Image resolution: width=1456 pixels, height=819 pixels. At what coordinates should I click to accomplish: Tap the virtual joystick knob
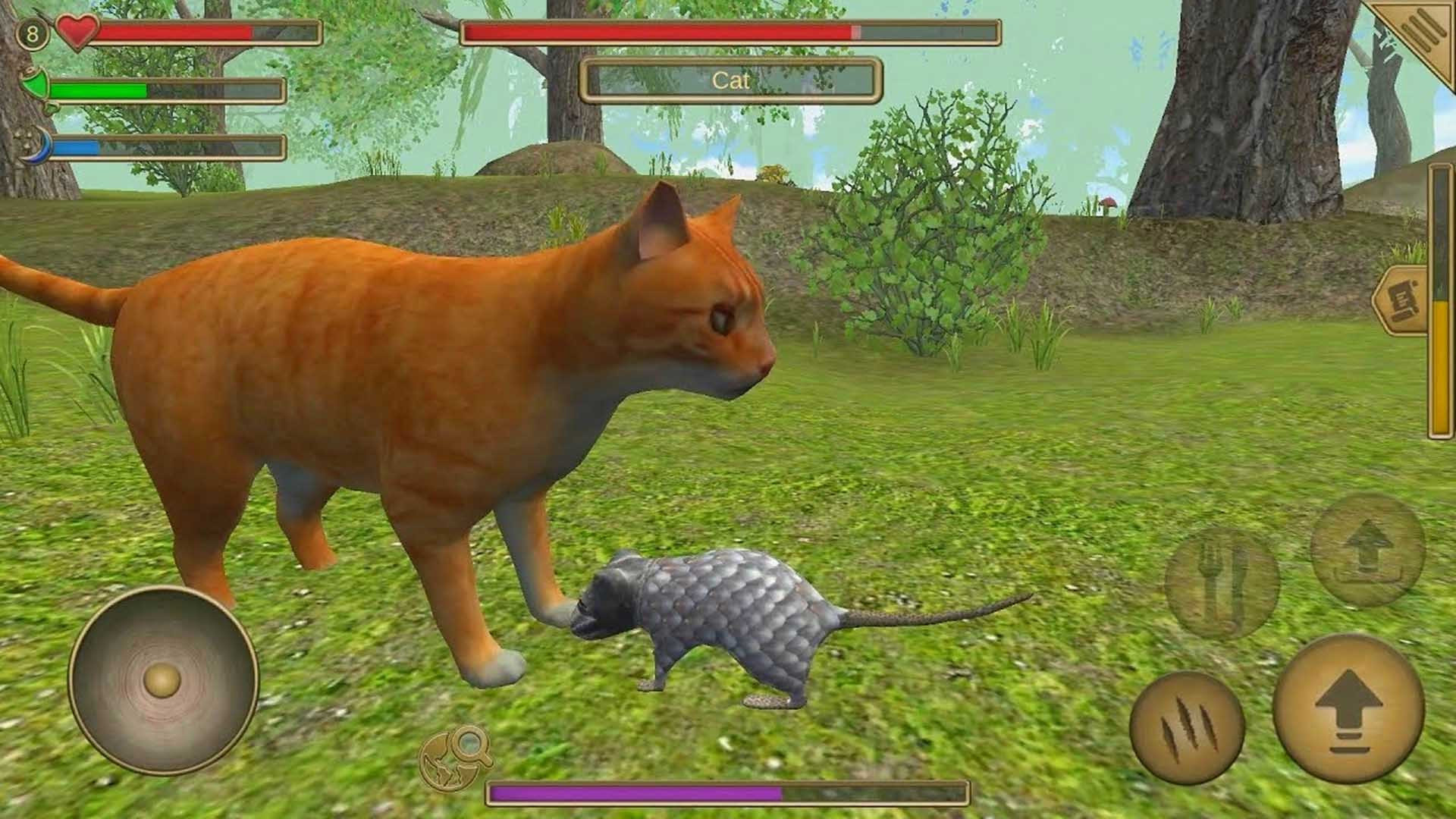click(163, 679)
